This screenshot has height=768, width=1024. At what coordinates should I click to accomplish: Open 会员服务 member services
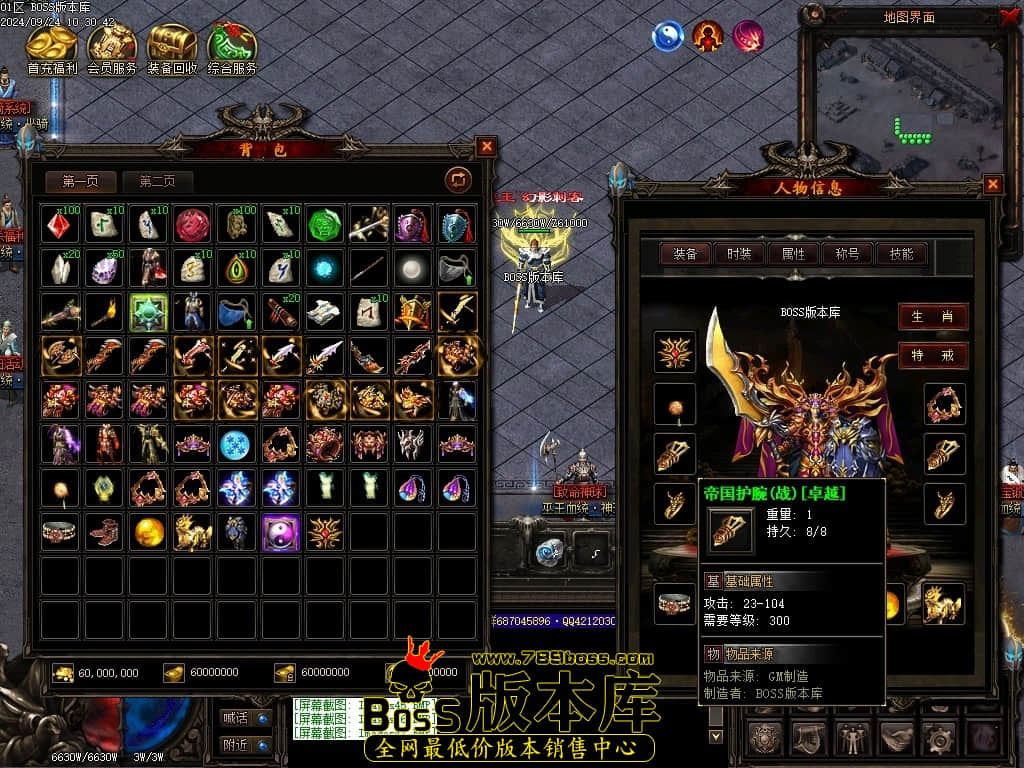[112, 47]
